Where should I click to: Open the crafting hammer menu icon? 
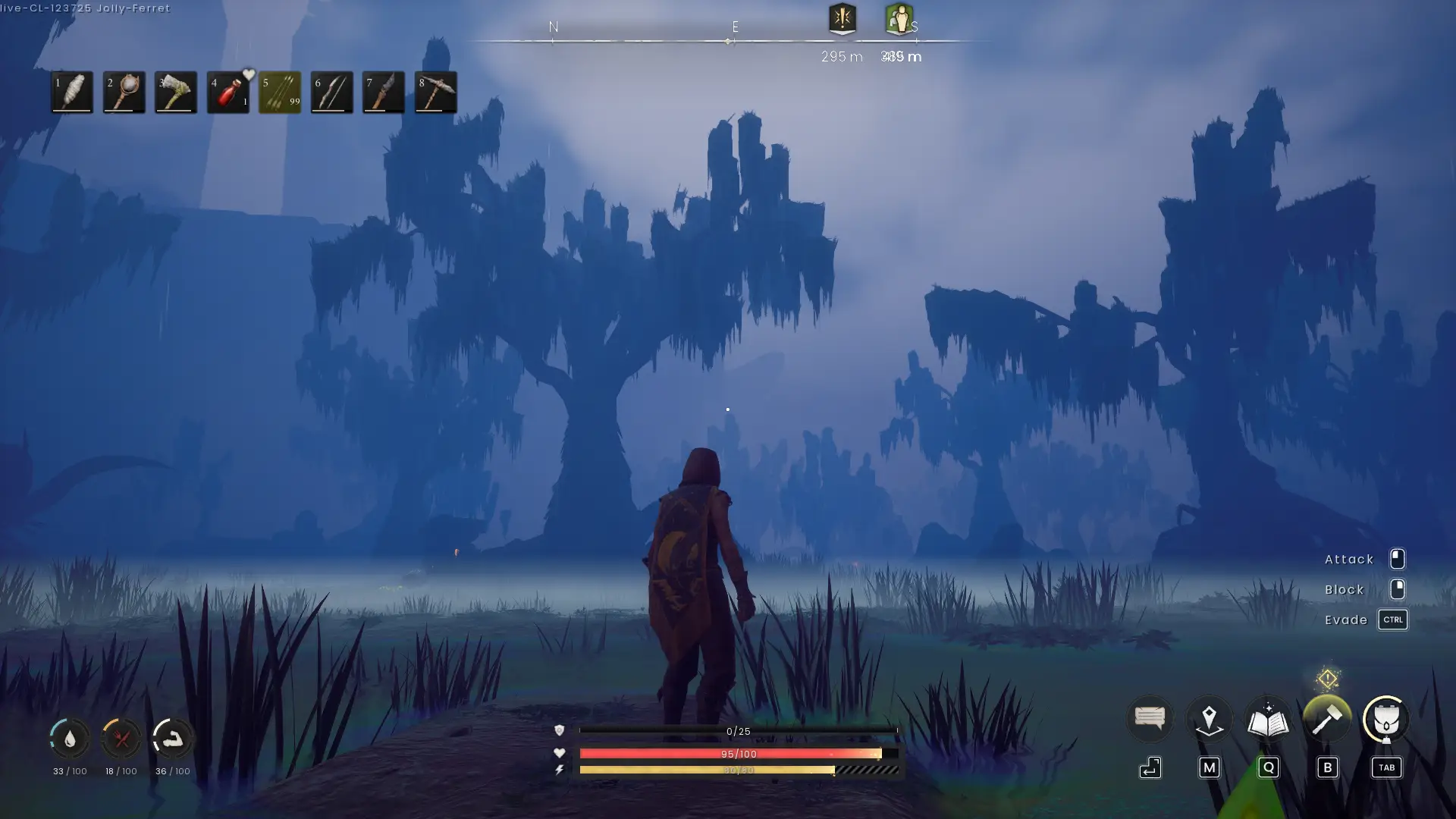[x=1326, y=719]
